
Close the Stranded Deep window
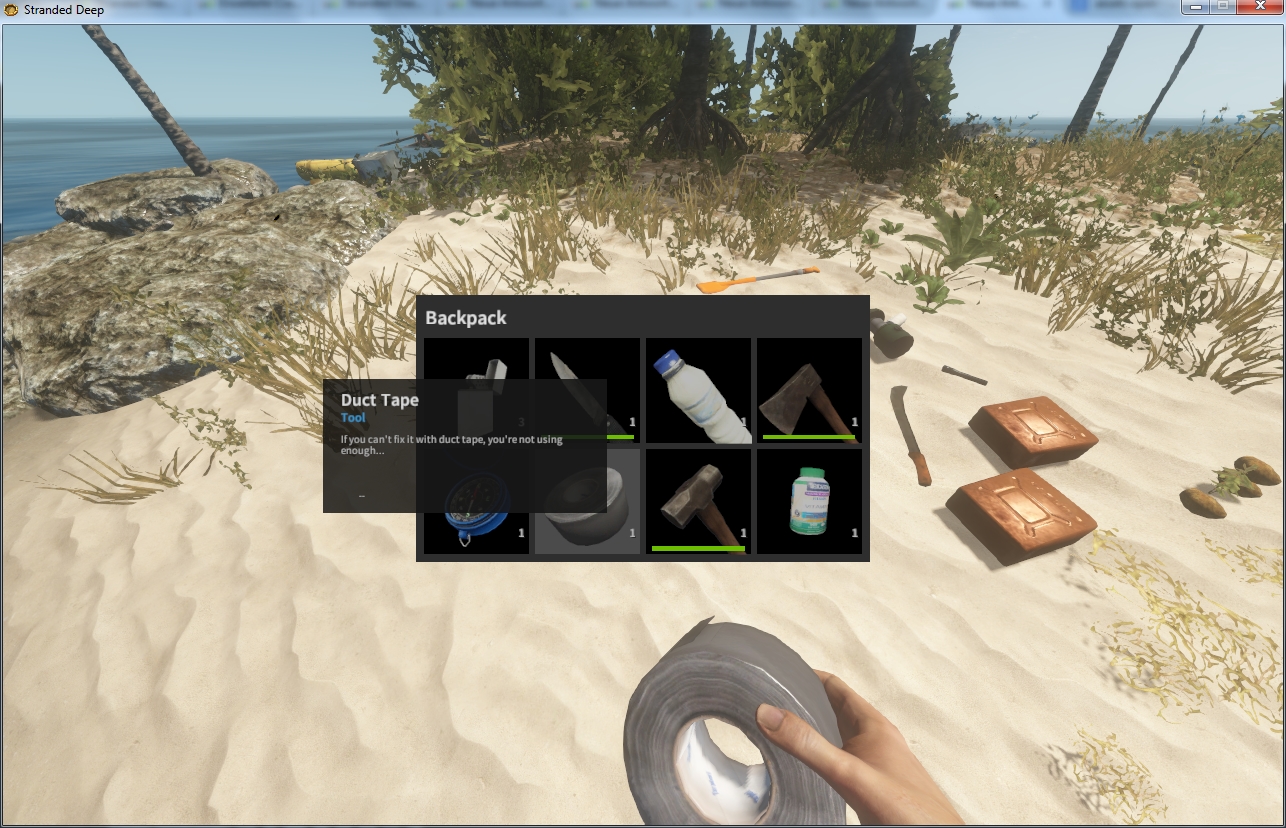1260,8
